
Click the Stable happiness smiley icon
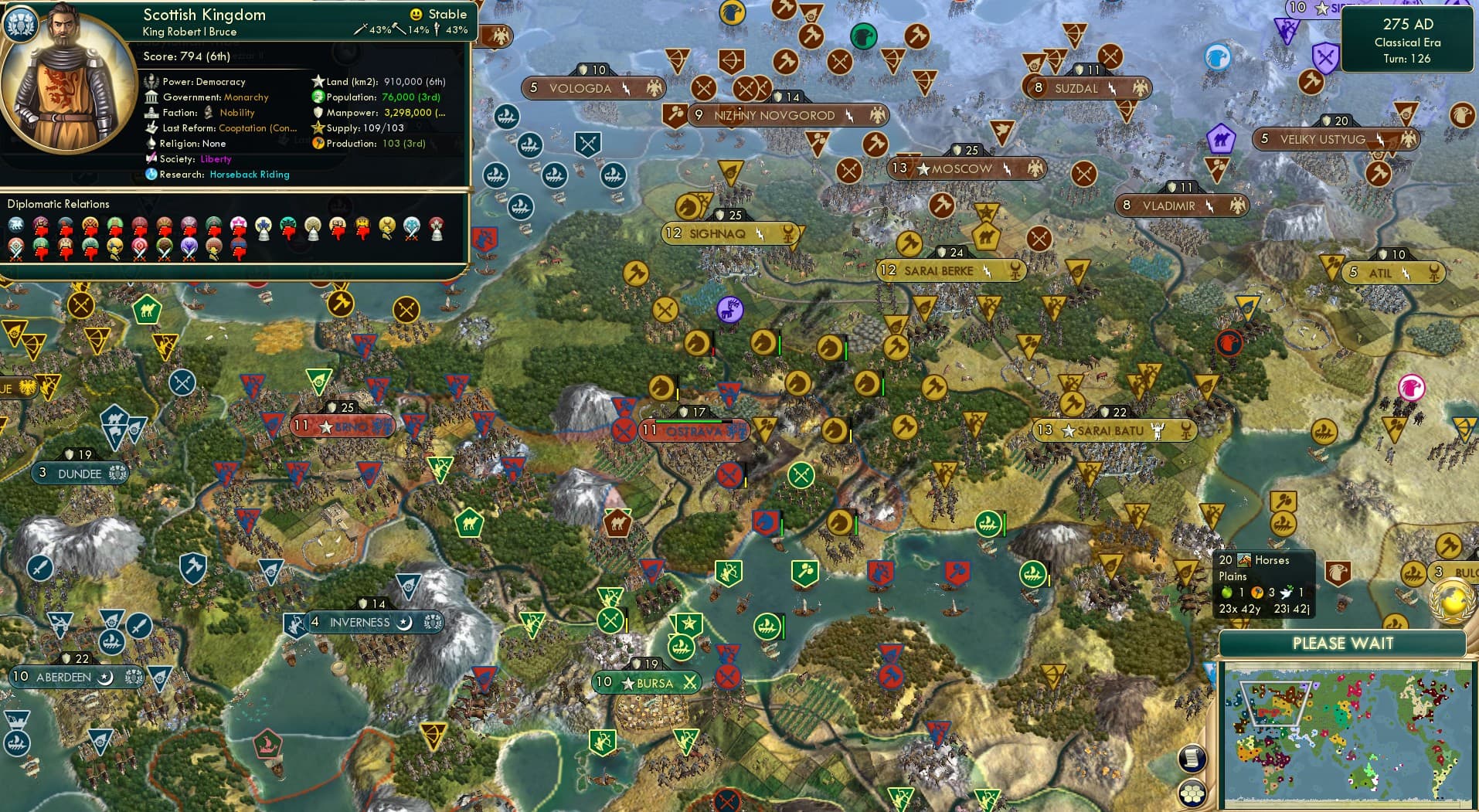416,14
